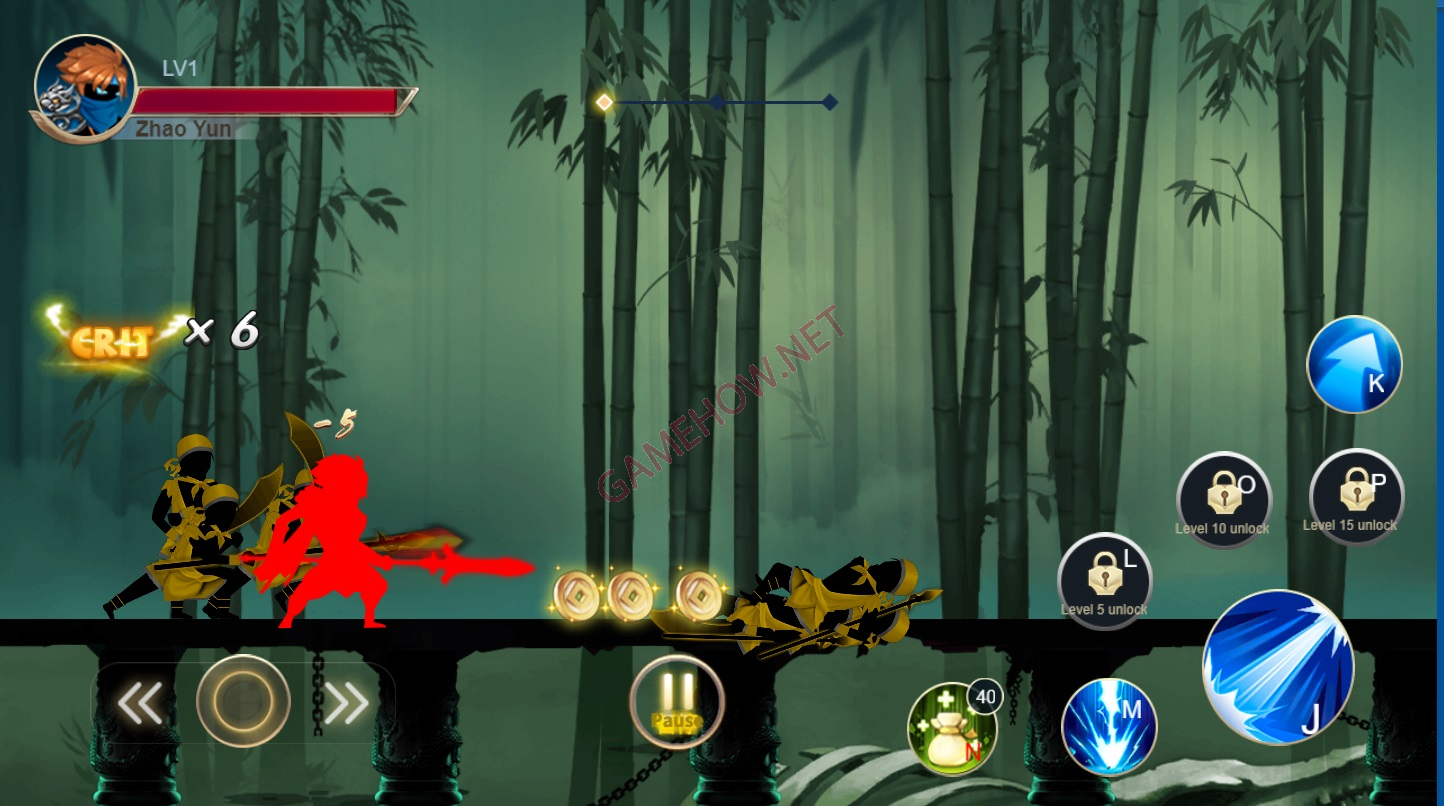Screen dimensions: 1444x806
Task: Click the midpoint node on the stage tracker
Action: point(718,100)
